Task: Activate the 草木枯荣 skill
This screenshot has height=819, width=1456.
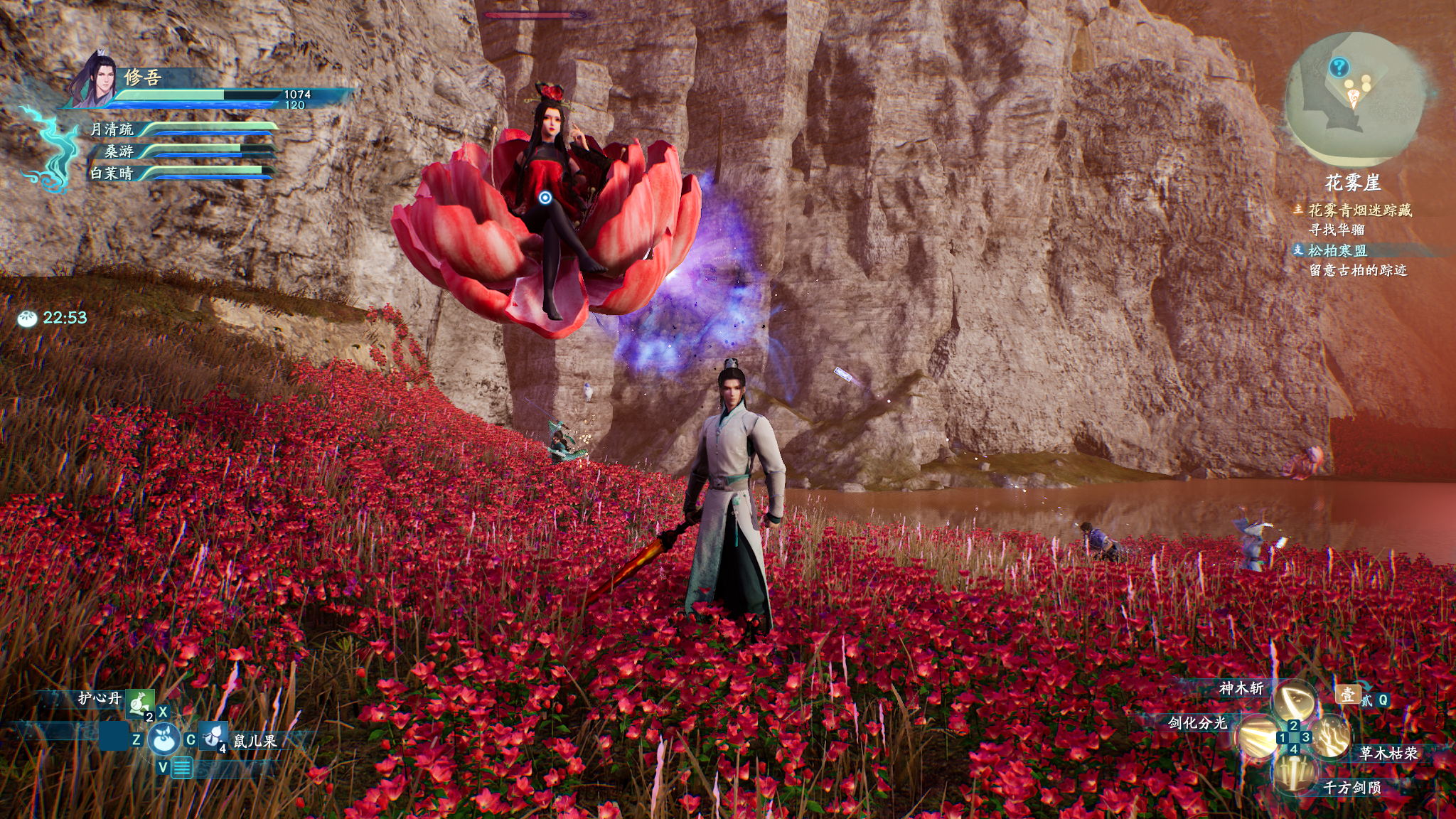Action: click(1331, 737)
